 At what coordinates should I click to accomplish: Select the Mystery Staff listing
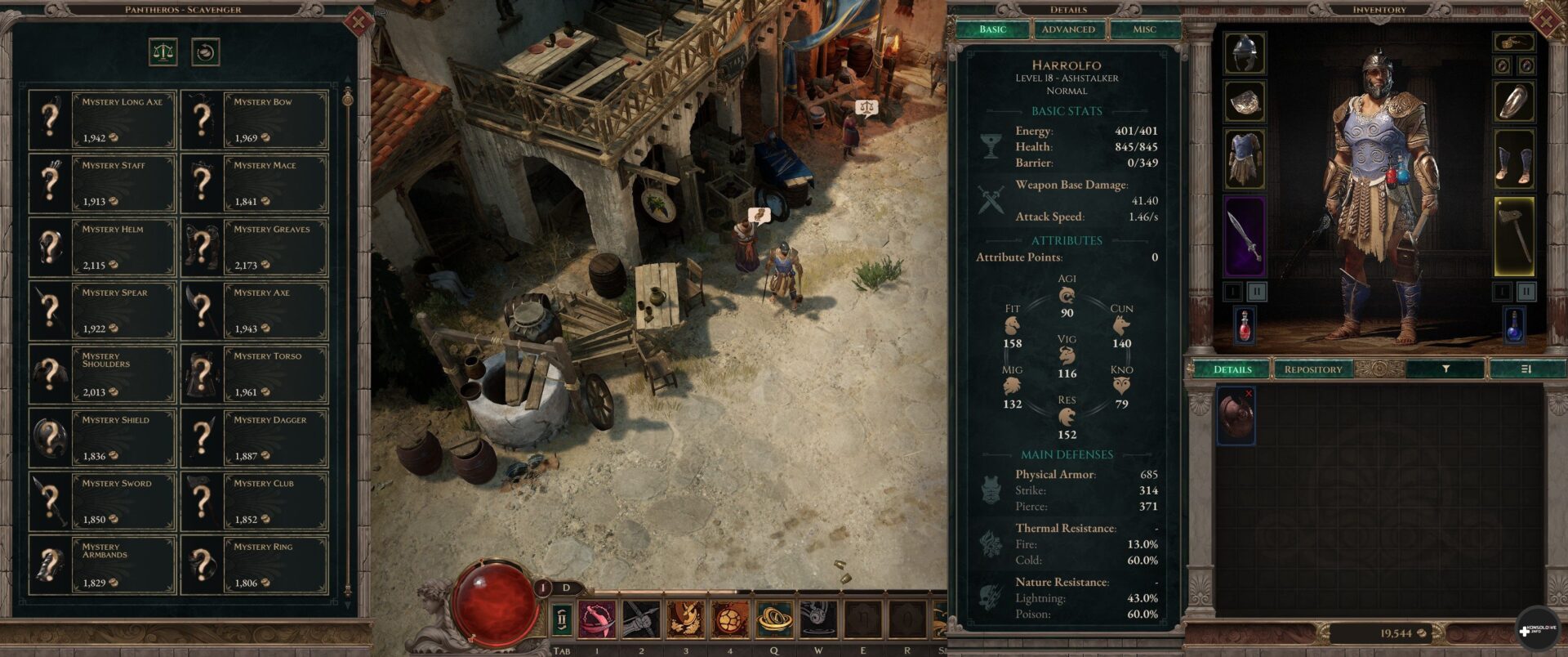point(102,183)
